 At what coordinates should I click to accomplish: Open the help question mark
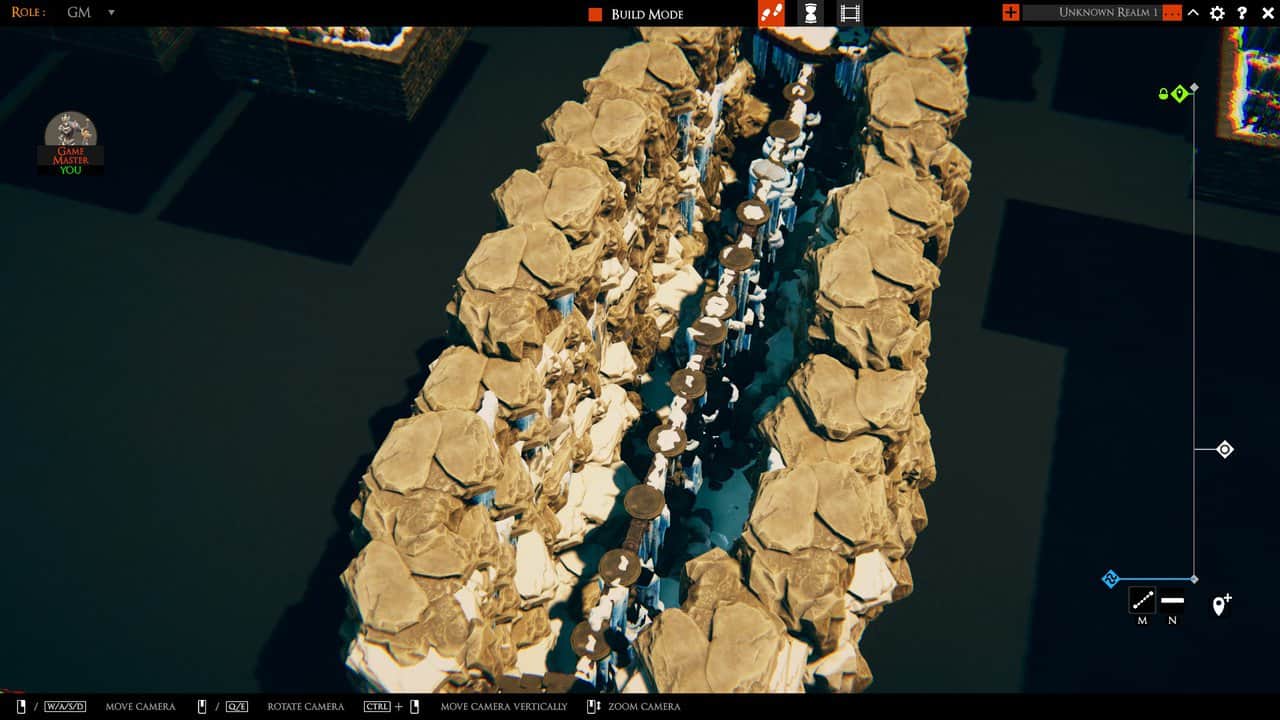[1242, 13]
